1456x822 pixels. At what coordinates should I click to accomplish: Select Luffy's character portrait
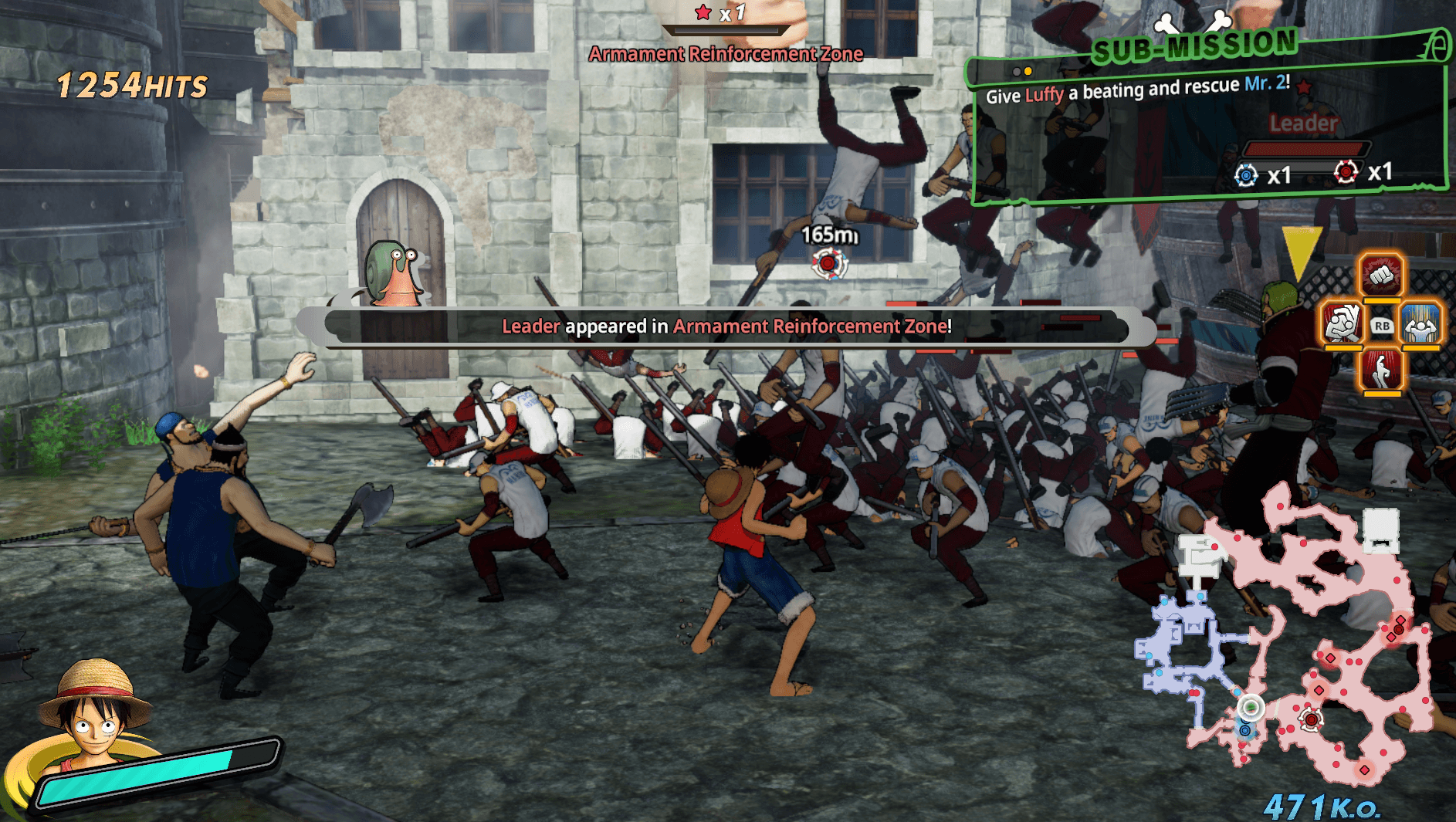pos(93,718)
